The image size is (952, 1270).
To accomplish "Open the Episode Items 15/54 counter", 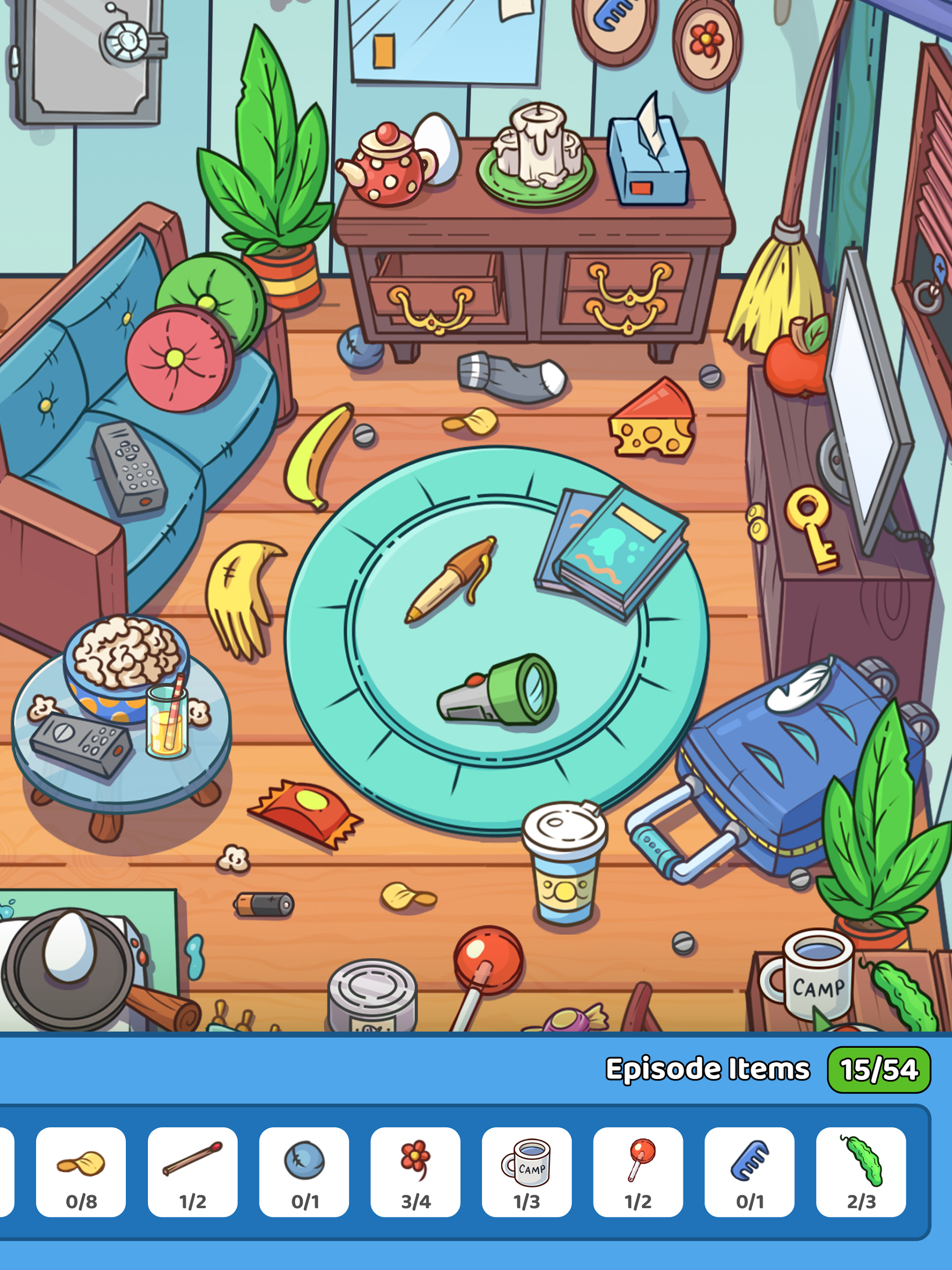I will [x=878, y=1070].
